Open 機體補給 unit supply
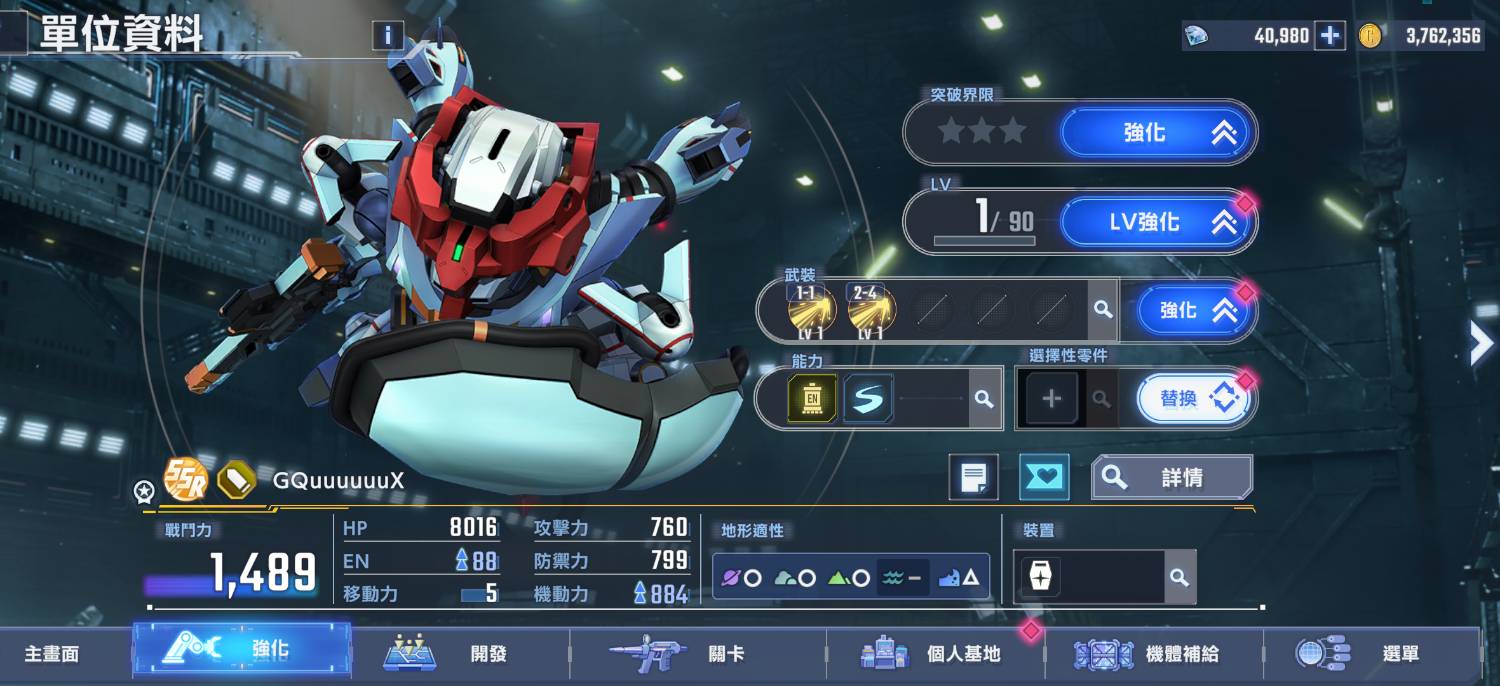Screen dimensions: 1500x686 click(1152, 654)
